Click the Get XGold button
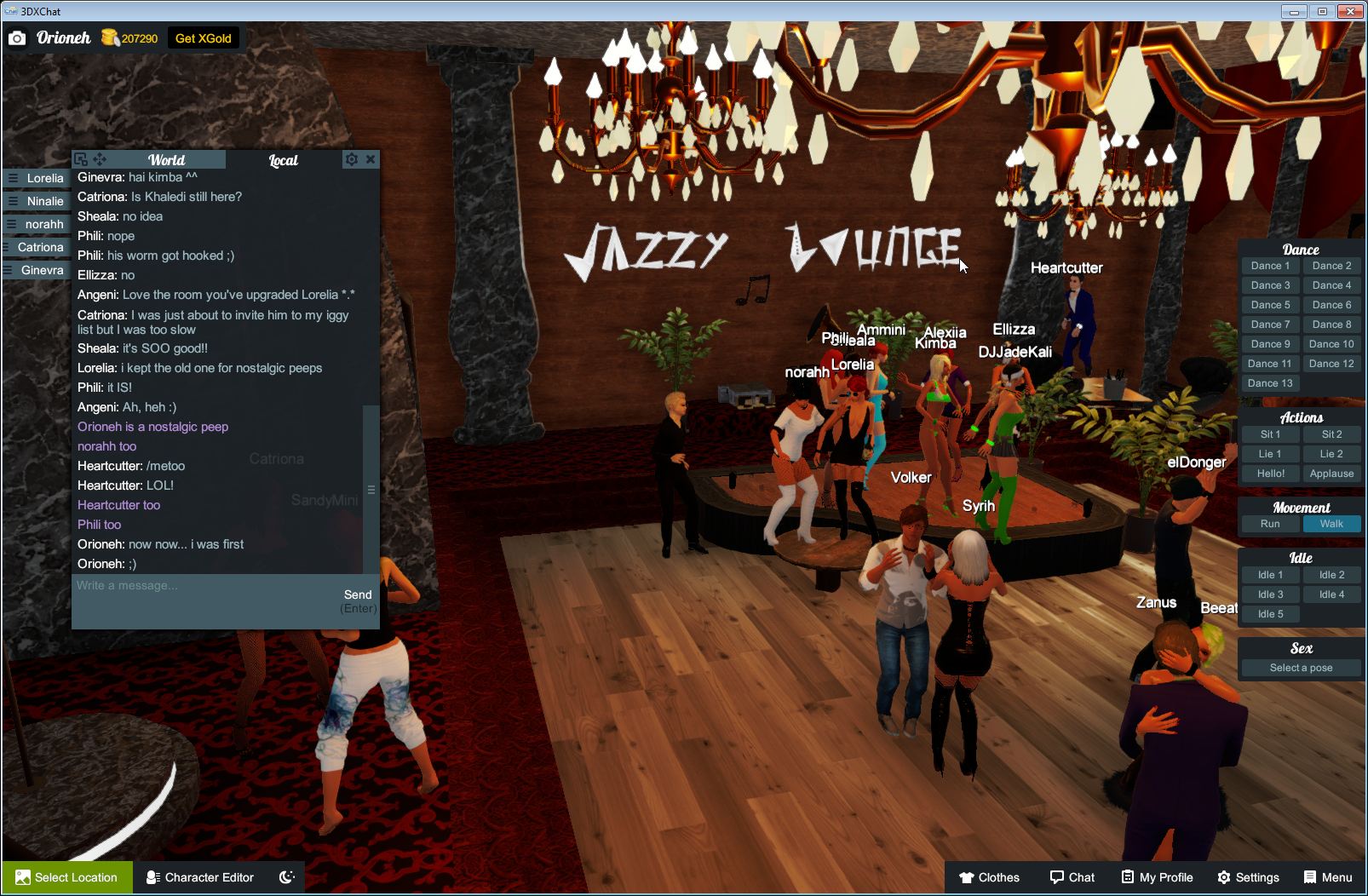Viewport: 1368px width, 896px height. tap(204, 37)
